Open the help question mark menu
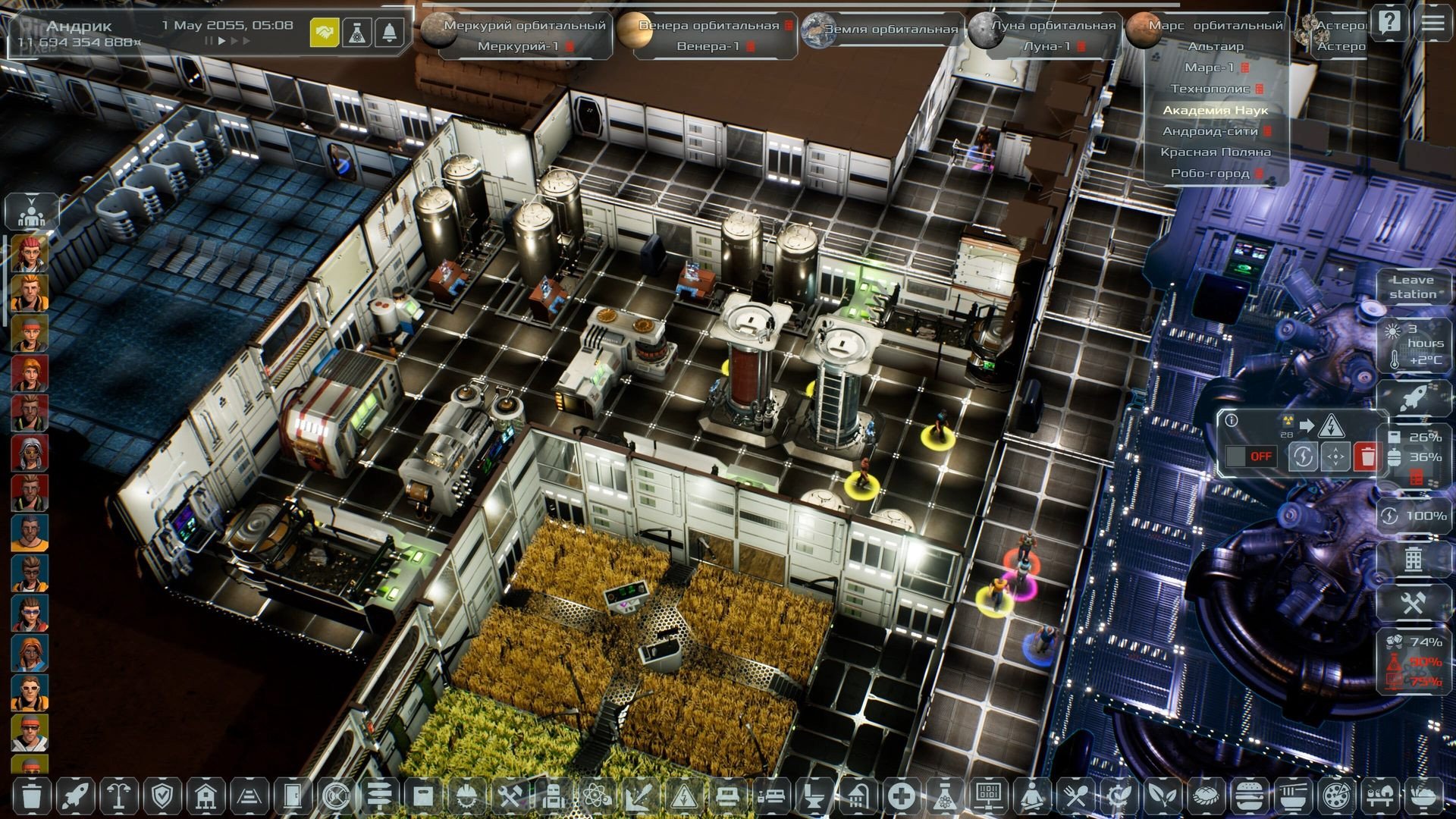 point(1389,22)
